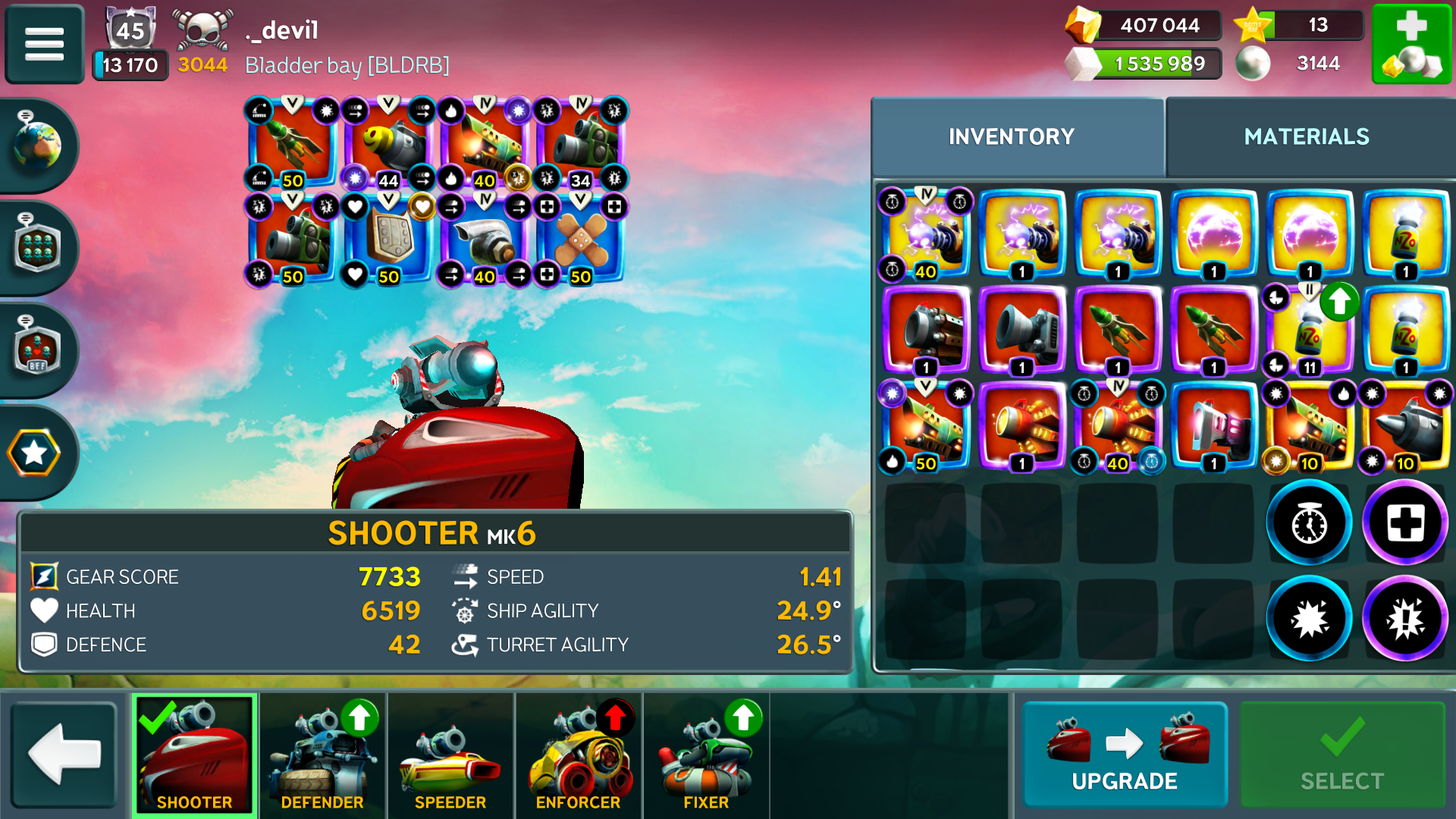Switch to the Inventory tab
Viewport: 1456px width, 819px height.
pos(1012,136)
